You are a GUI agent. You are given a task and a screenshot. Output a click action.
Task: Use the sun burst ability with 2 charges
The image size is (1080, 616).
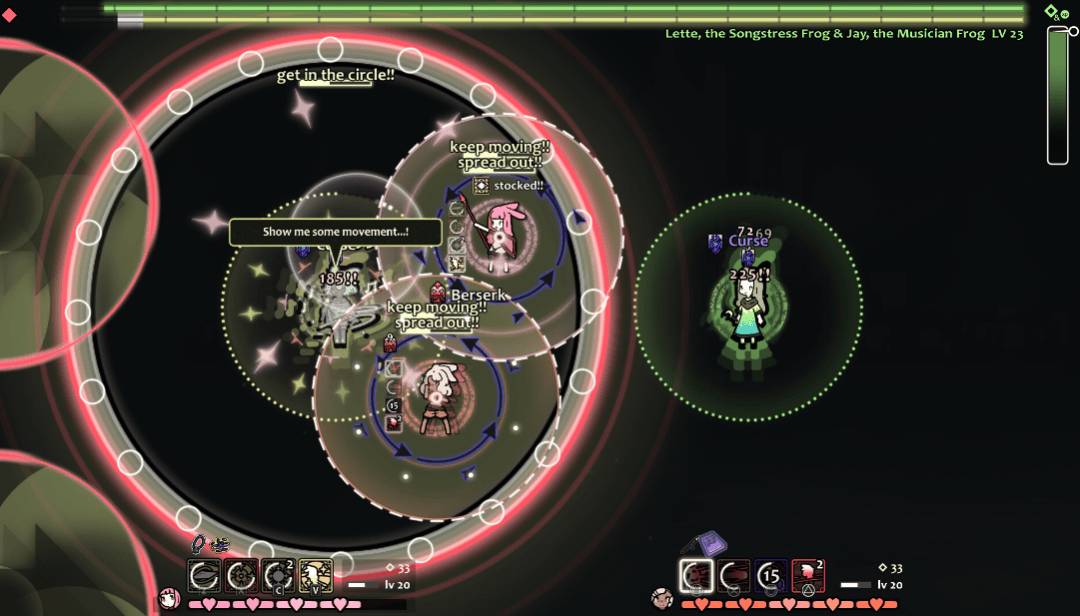coord(278,576)
